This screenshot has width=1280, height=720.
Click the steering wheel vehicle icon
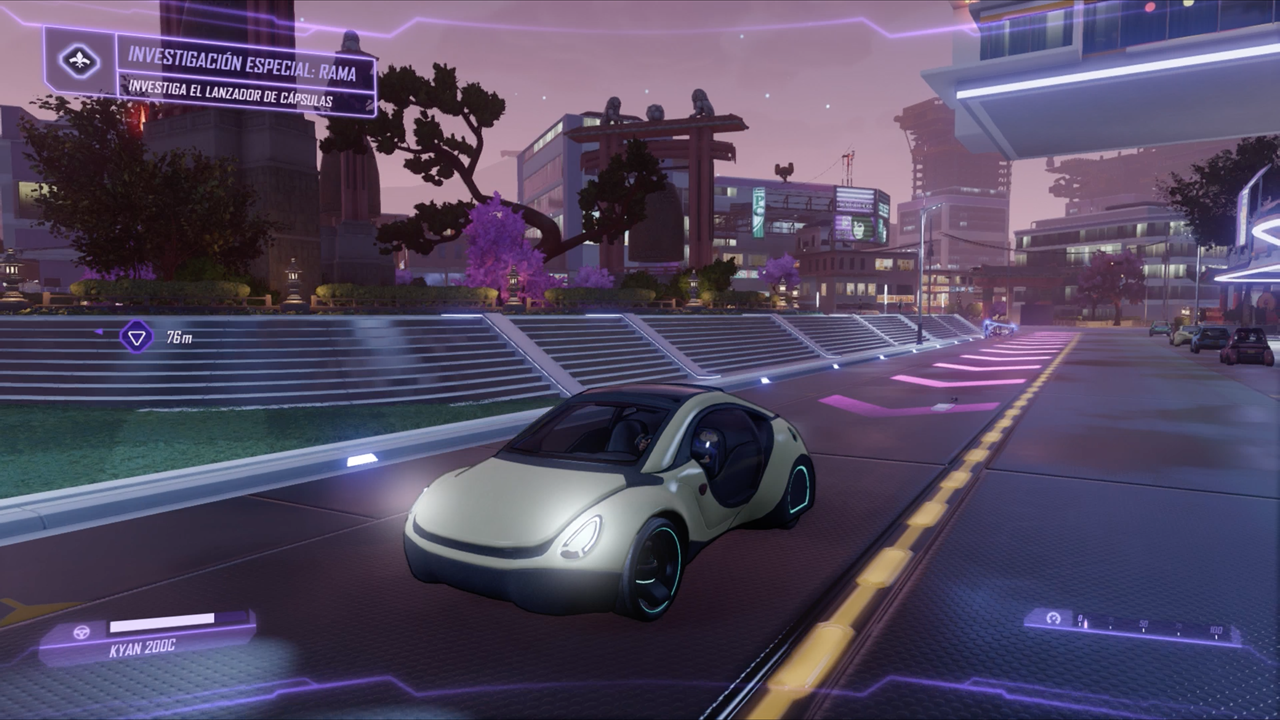point(82,632)
